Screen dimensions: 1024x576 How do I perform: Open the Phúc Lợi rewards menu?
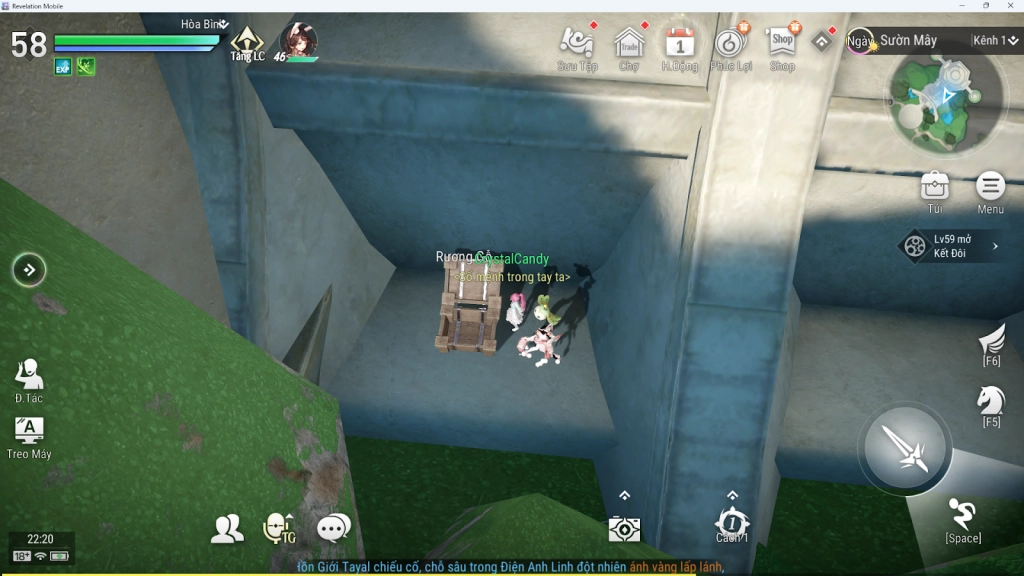tap(731, 43)
